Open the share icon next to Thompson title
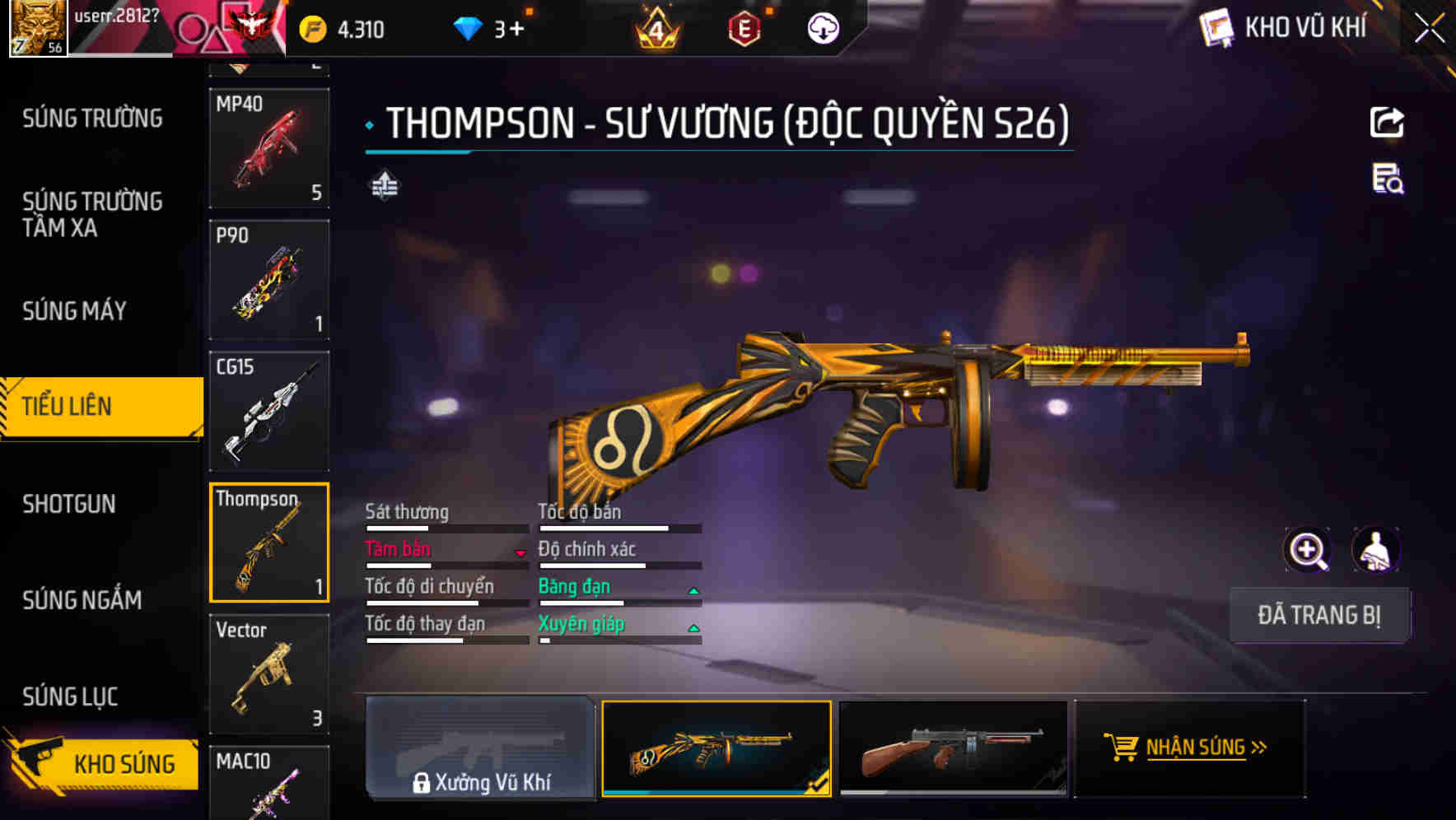This screenshot has width=1456, height=820. pos(1386,122)
